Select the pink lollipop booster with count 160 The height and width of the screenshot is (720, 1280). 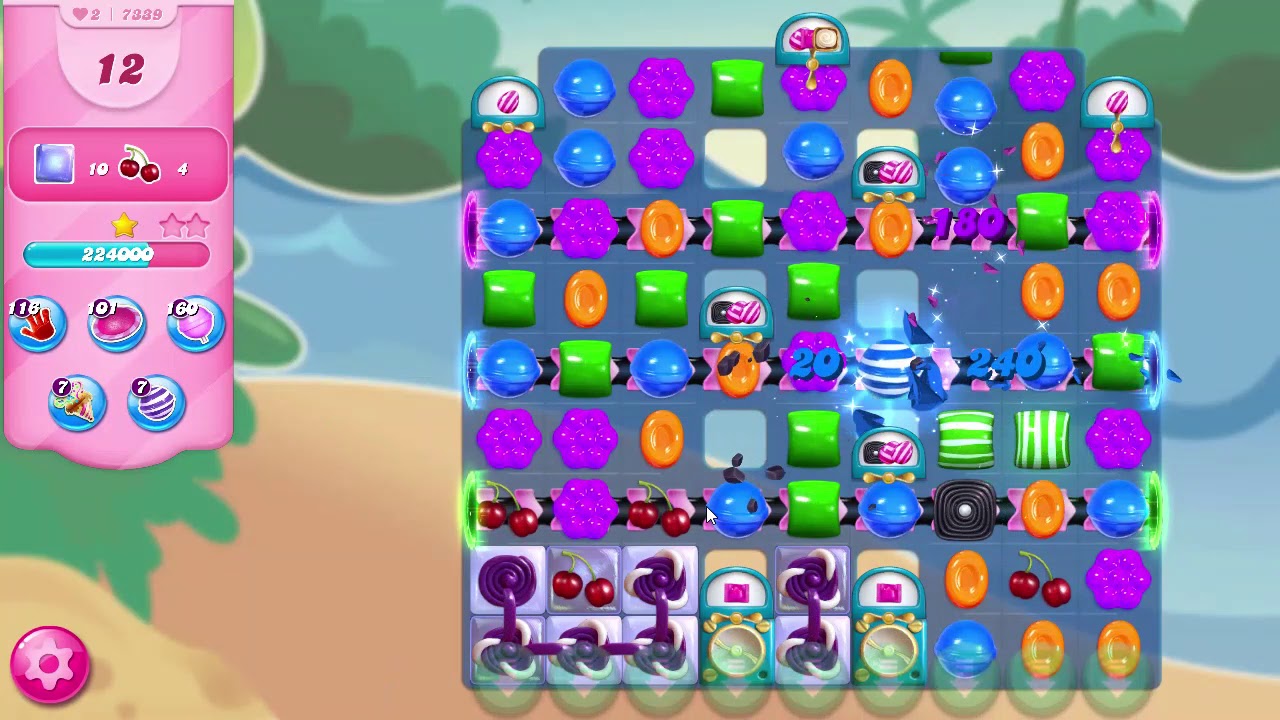coord(194,322)
